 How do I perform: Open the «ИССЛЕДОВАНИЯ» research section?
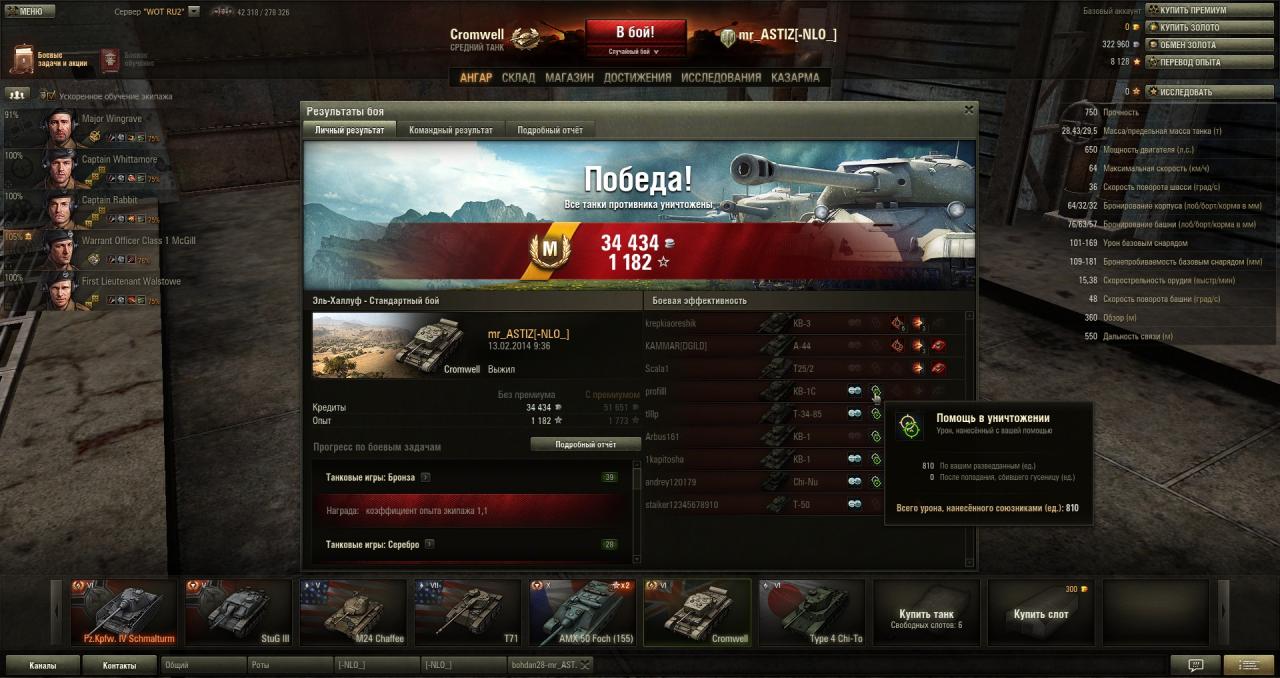click(721, 77)
